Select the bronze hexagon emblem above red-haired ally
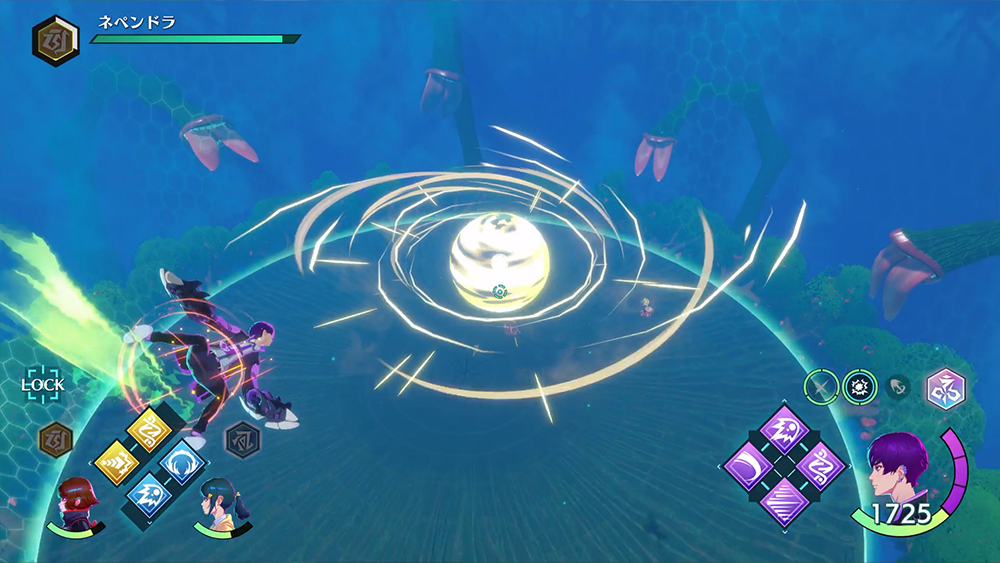The width and height of the screenshot is (1000, 563). (x=55, y=439)
